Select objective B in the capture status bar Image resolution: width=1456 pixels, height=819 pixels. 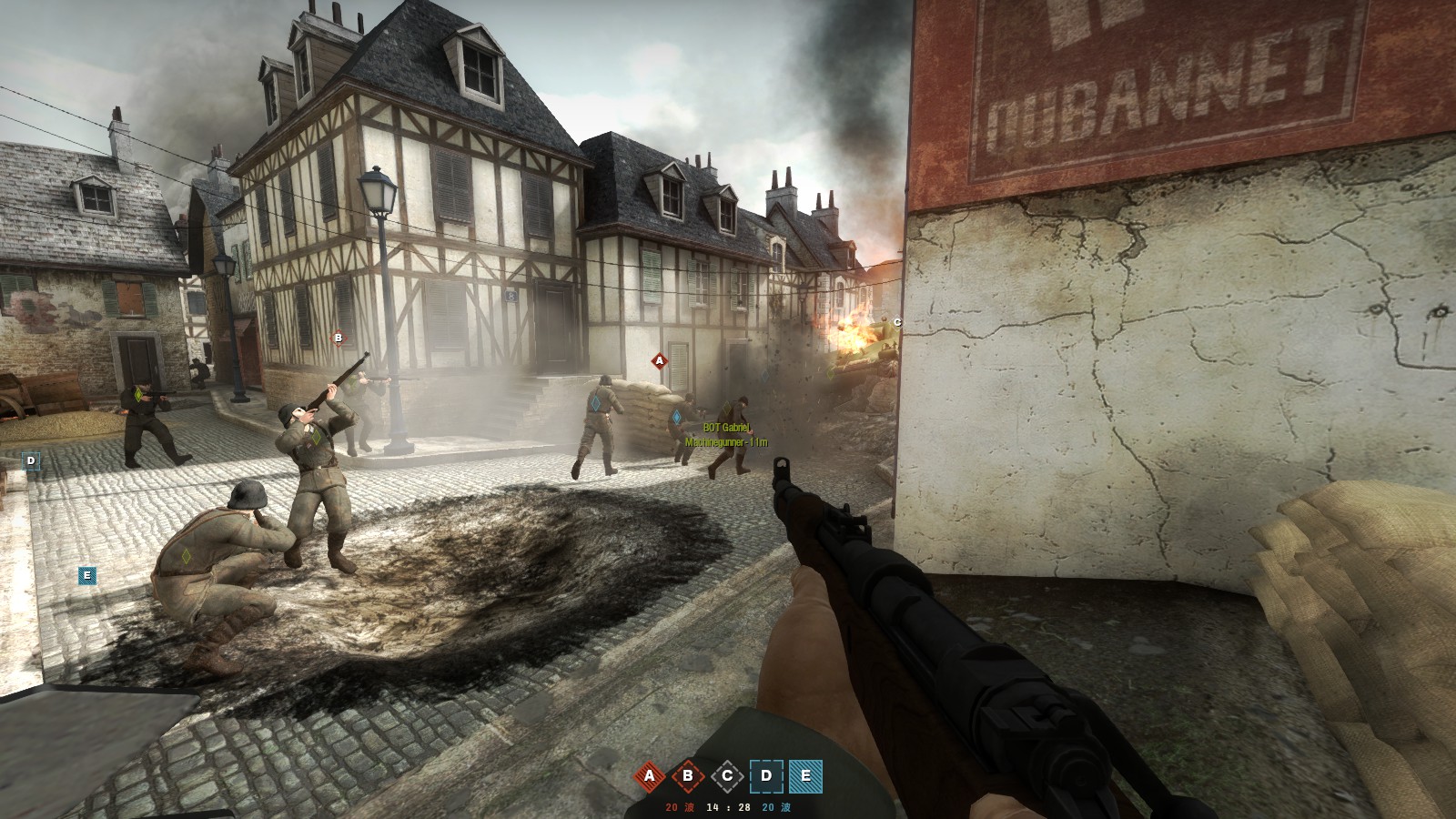[x=688, y=776]
